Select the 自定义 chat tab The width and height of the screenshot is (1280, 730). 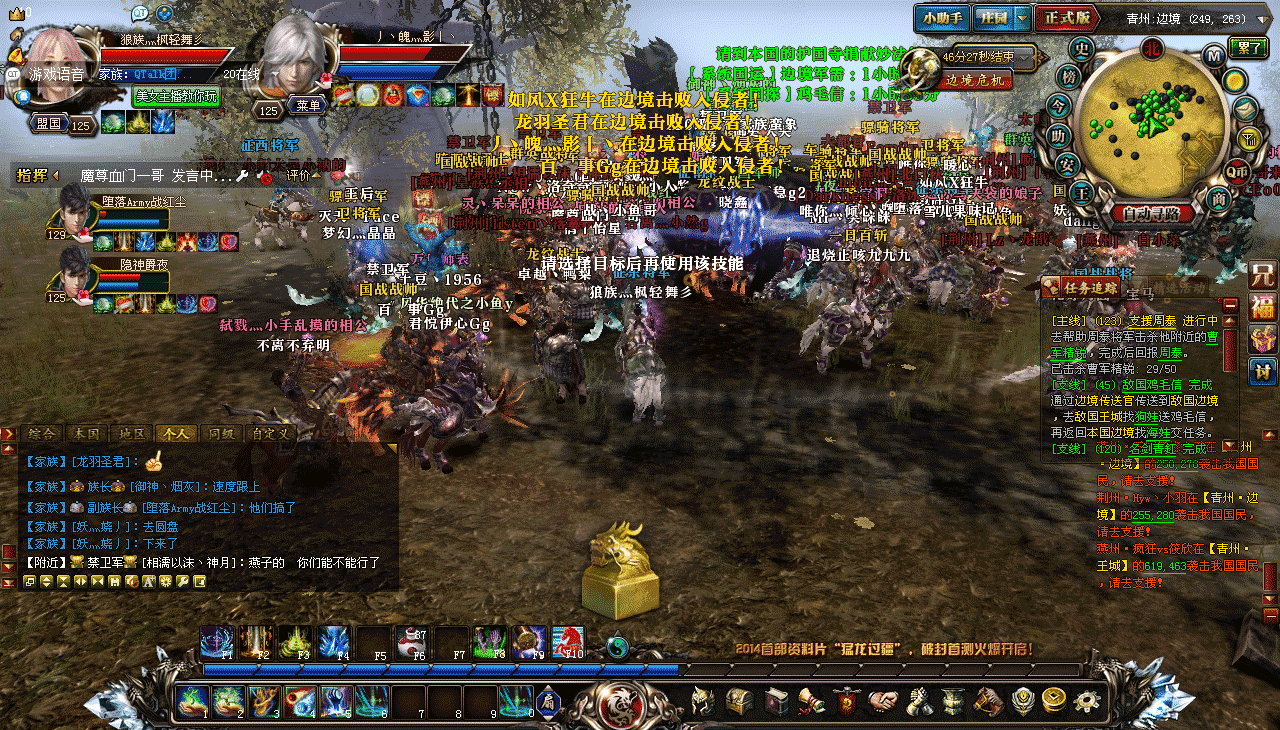pyautogui.click(x=271, y=434)
